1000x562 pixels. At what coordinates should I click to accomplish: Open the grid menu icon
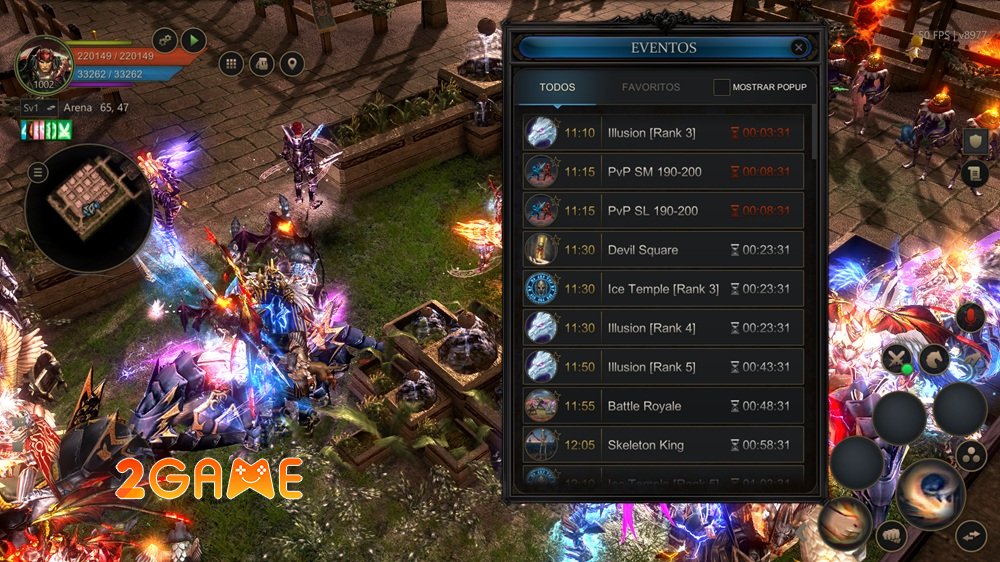click(231, 64)
